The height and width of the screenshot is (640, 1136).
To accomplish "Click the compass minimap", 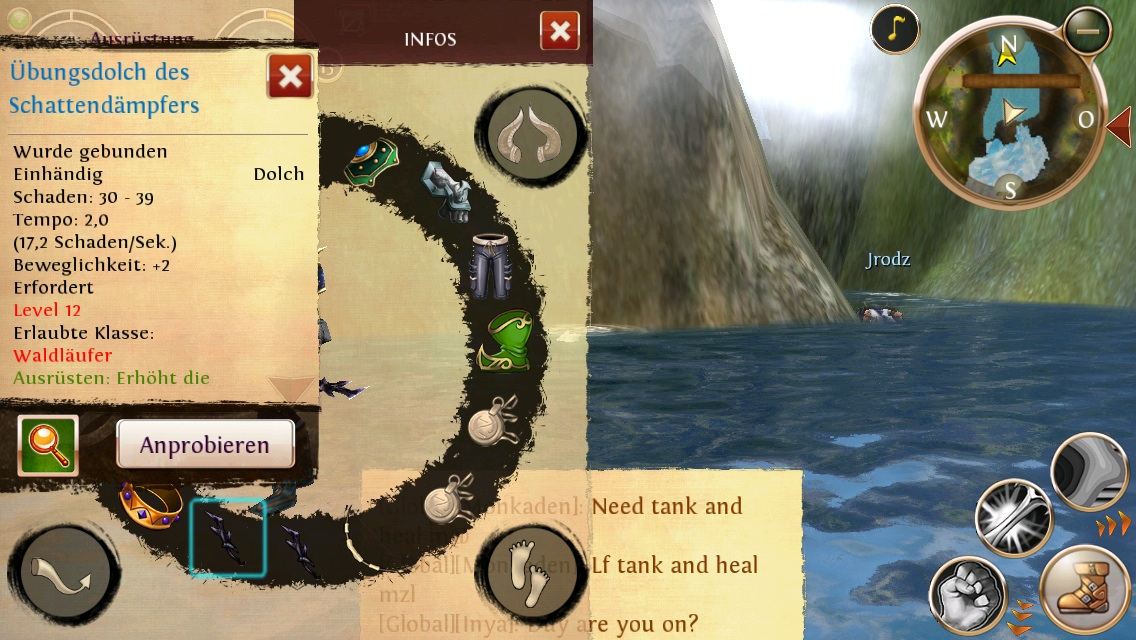I will 1010,115.
